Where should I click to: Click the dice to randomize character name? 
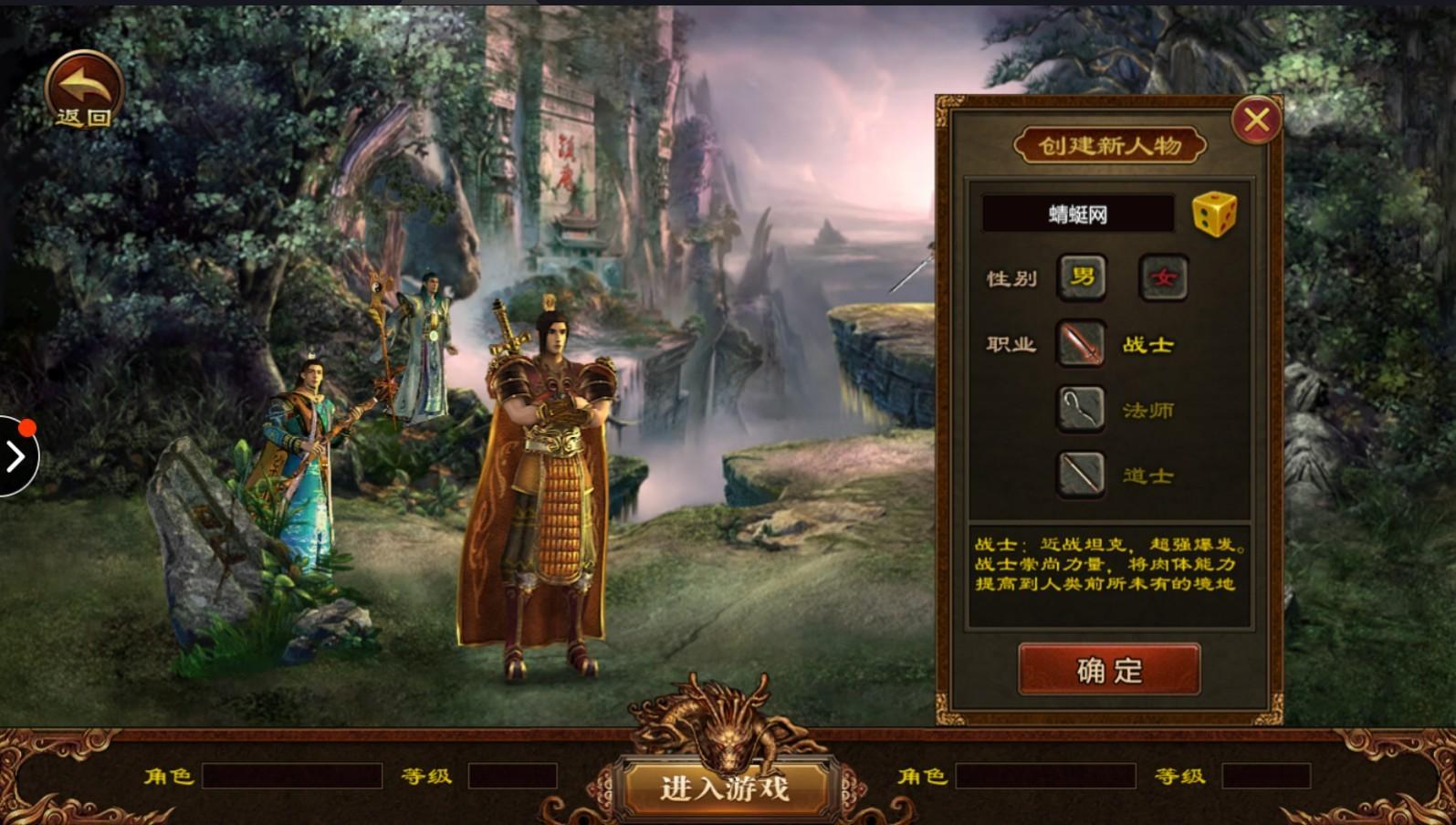pos(1214,213)
